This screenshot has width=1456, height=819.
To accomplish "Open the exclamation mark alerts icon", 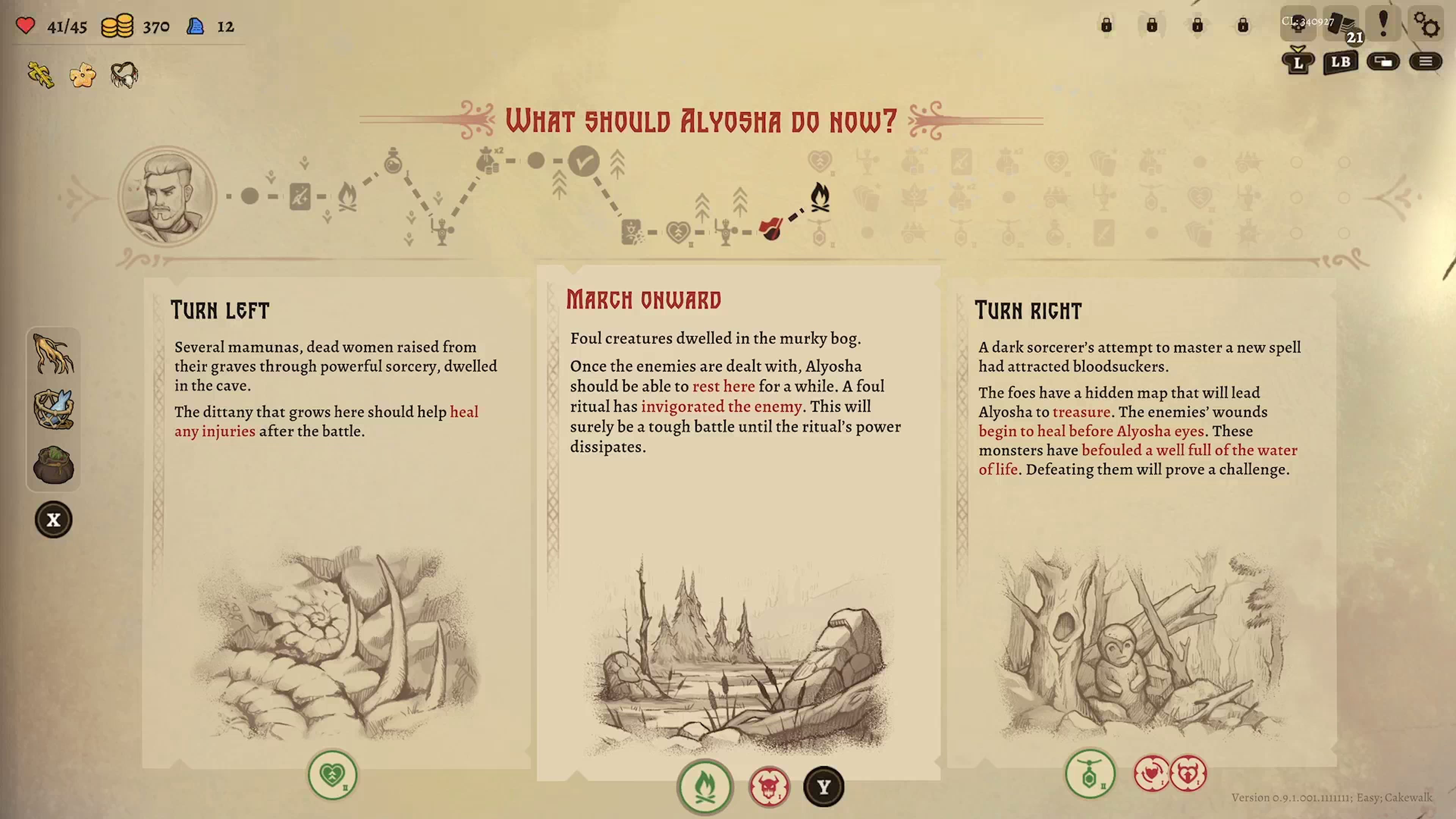I will (1383, 25).
